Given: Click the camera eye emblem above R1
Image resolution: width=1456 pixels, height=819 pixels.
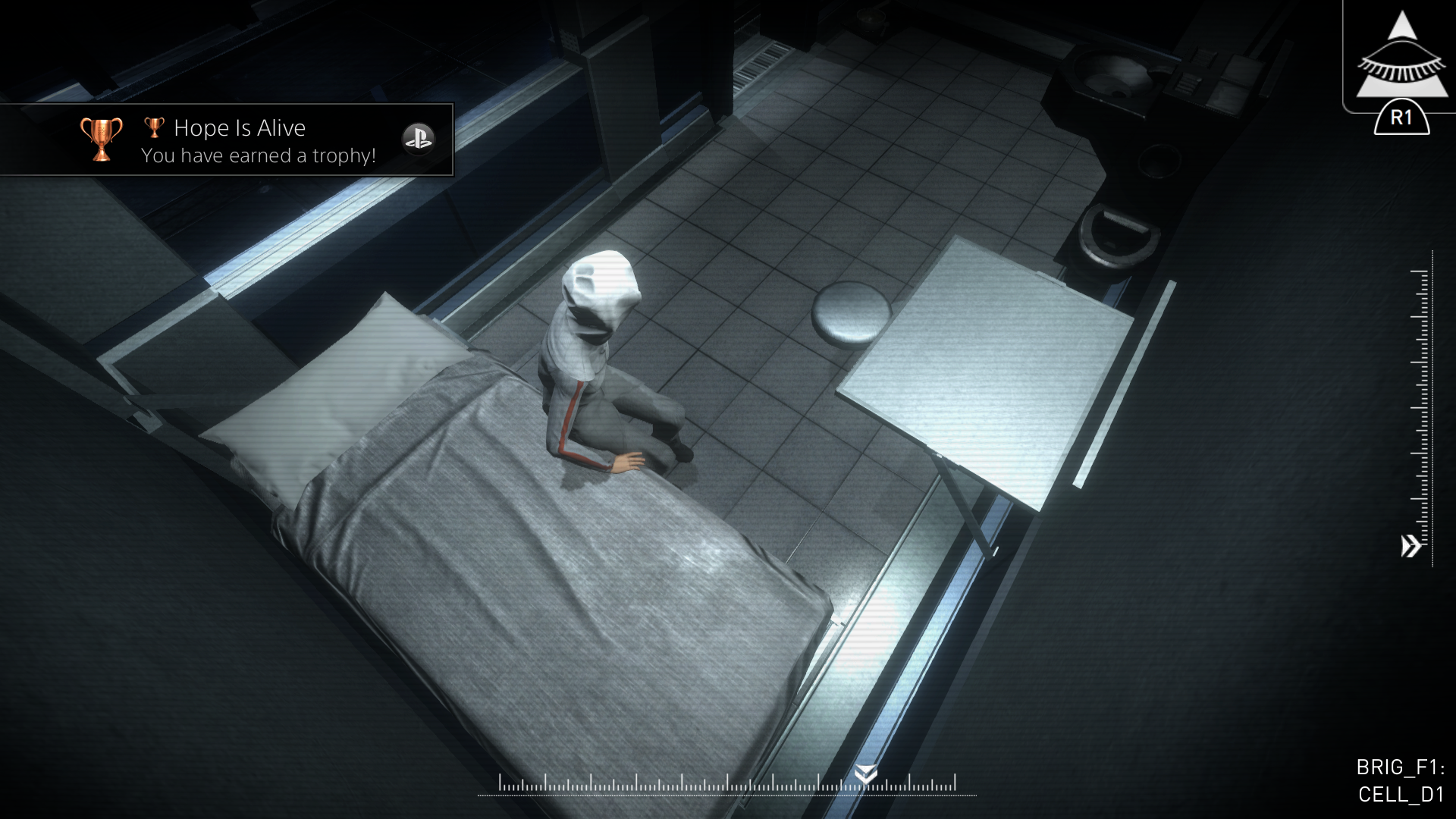Looking at the screenshot, I should pyautogui.click(x=1401, y=57).
